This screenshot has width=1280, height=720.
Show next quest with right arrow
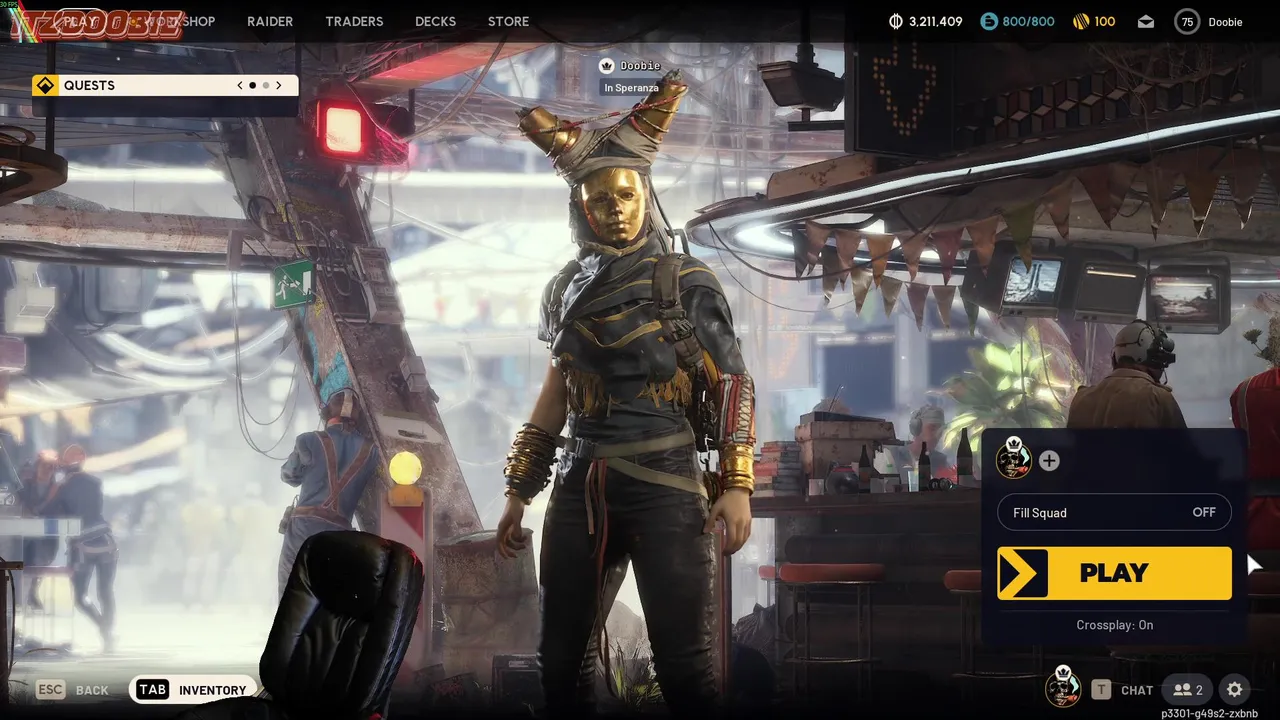click(279, 86)
